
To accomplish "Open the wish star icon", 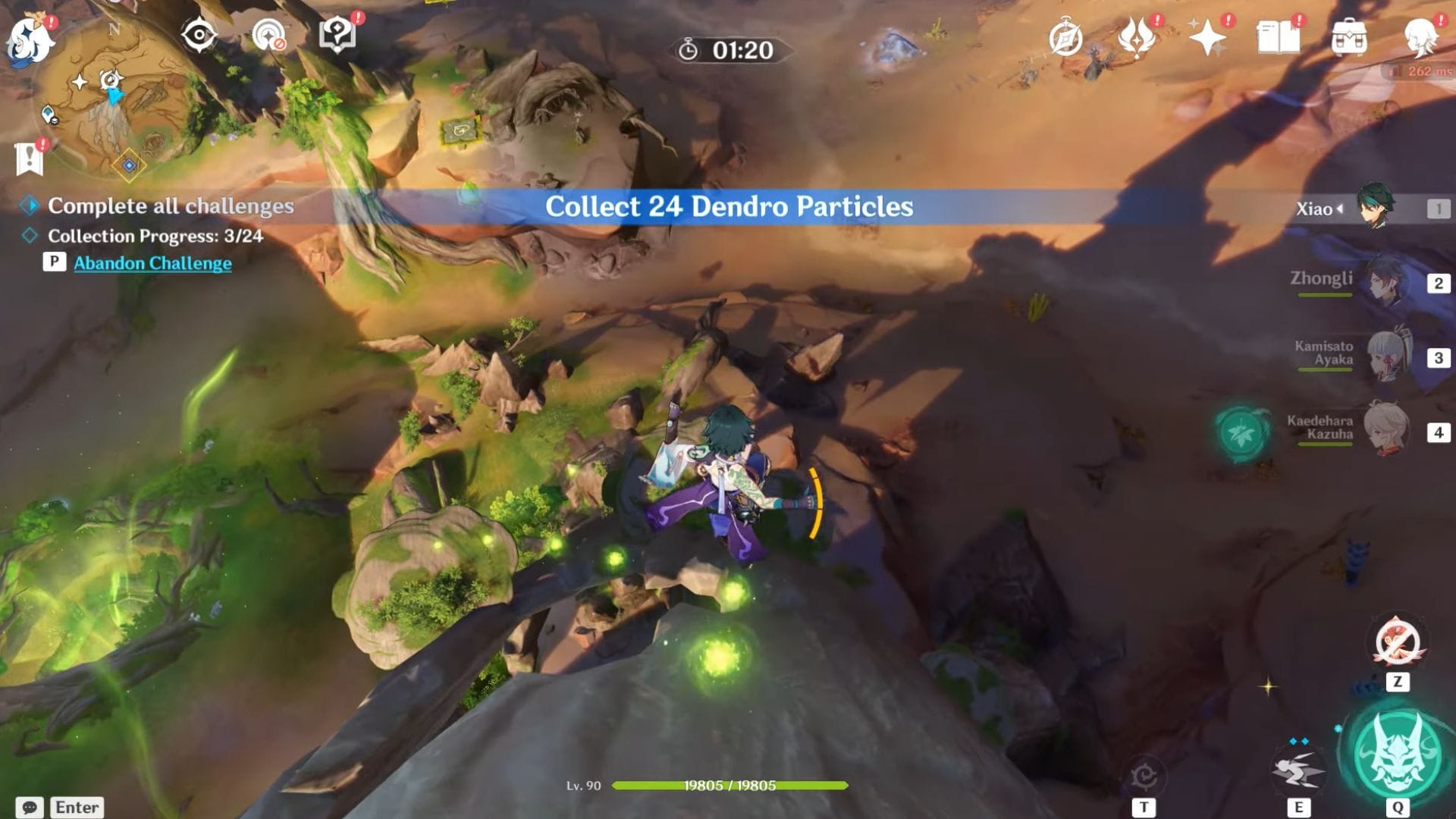I will [x=1207, y=38].
